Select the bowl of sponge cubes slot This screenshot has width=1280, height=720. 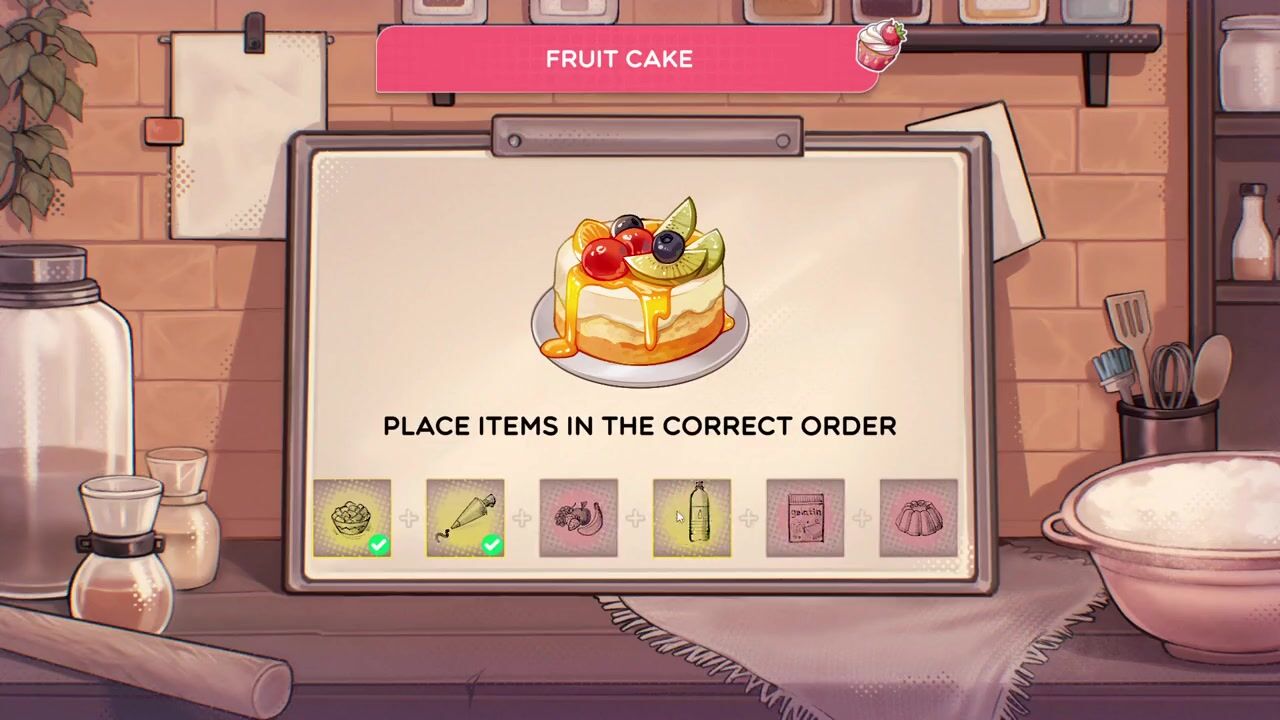(x=352, y=518)
